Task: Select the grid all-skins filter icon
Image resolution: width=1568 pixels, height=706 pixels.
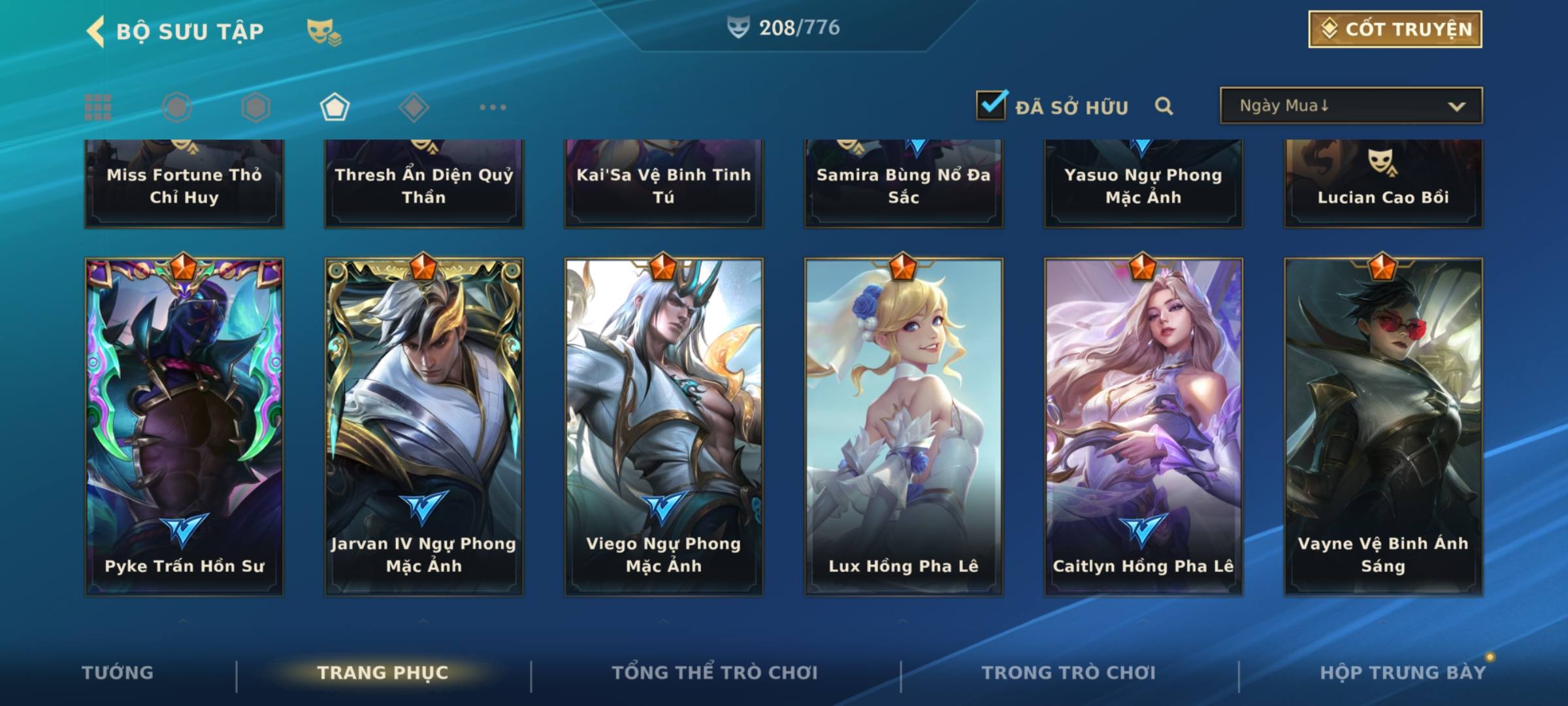Action: [x=98, y=107]
